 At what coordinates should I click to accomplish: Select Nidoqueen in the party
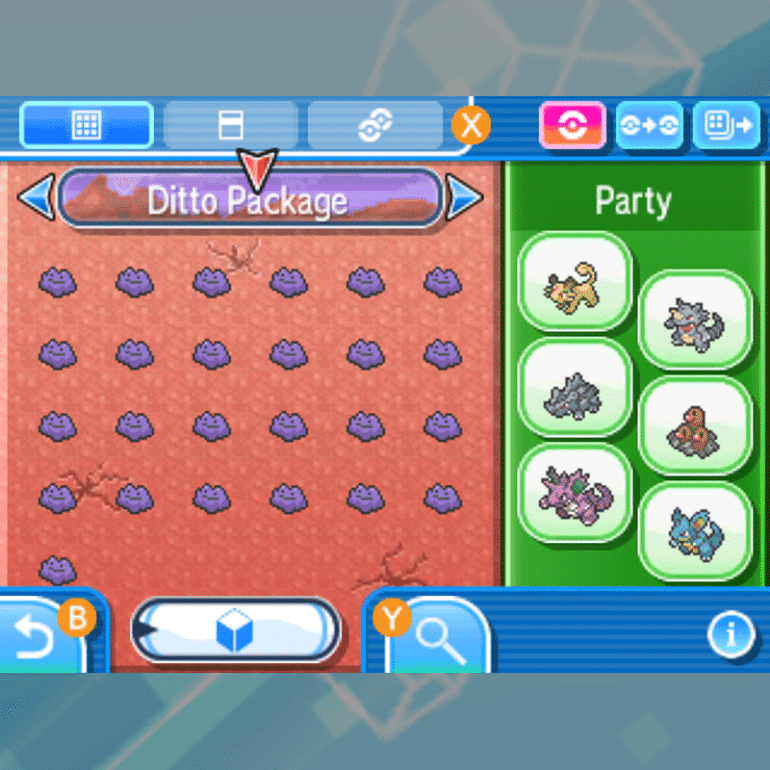point(695,532)
